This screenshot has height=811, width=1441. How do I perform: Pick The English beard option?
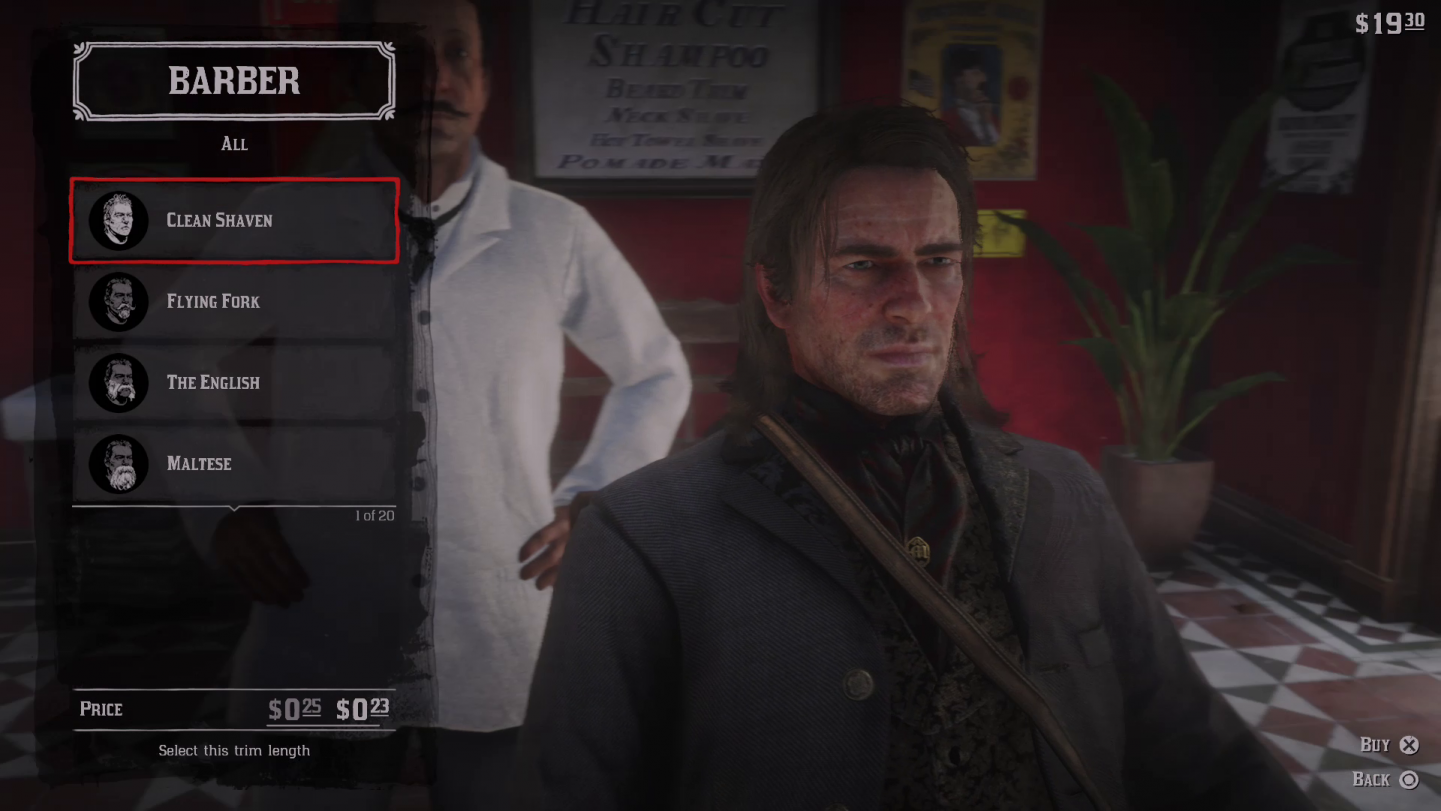pos(234,383)
